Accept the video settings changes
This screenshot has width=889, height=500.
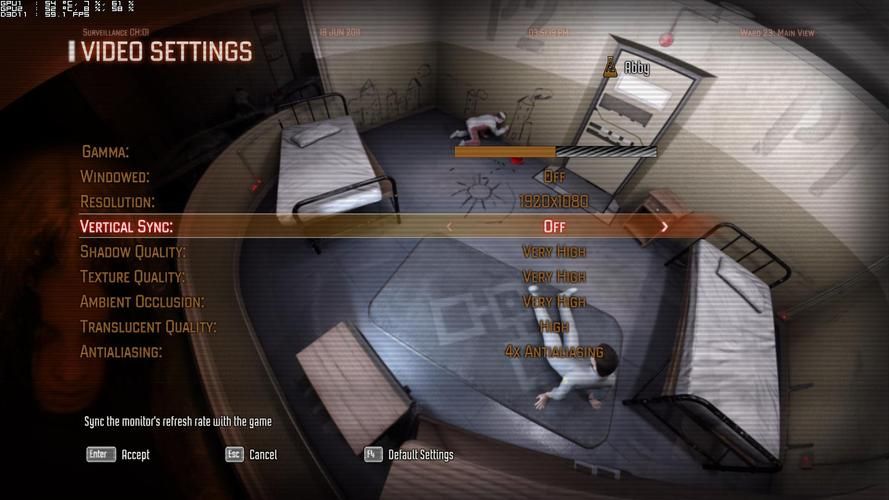click(x=119, y=454)
